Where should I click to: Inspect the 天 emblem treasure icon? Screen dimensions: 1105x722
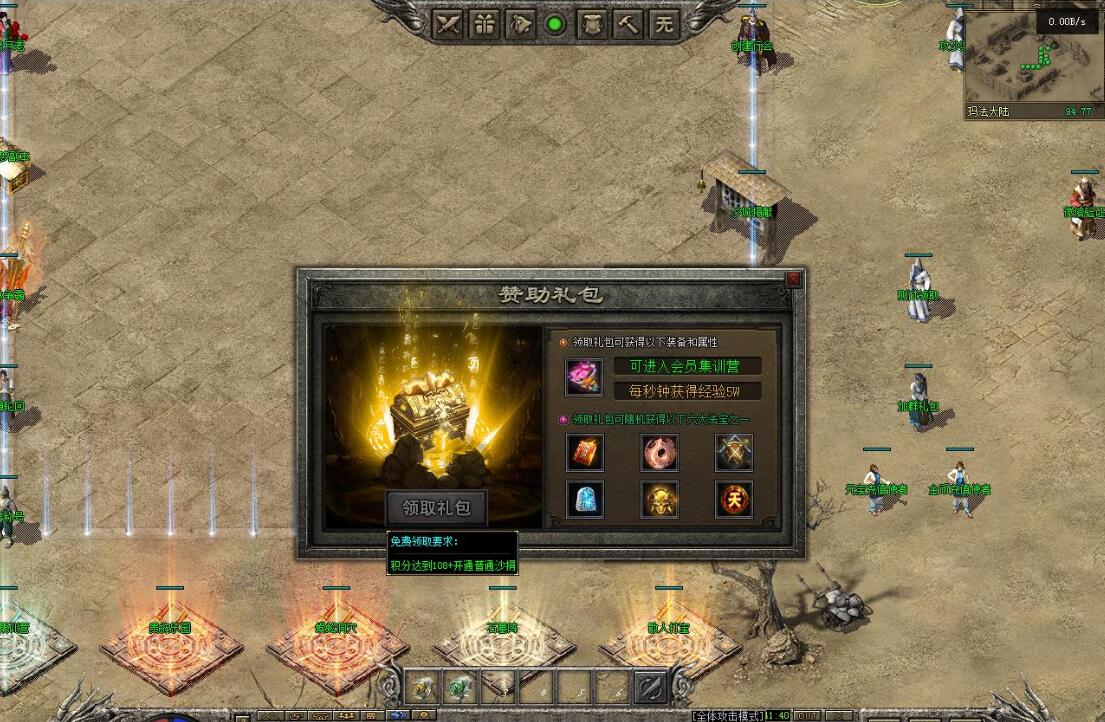pyautogui.click(x=734, y=499)
